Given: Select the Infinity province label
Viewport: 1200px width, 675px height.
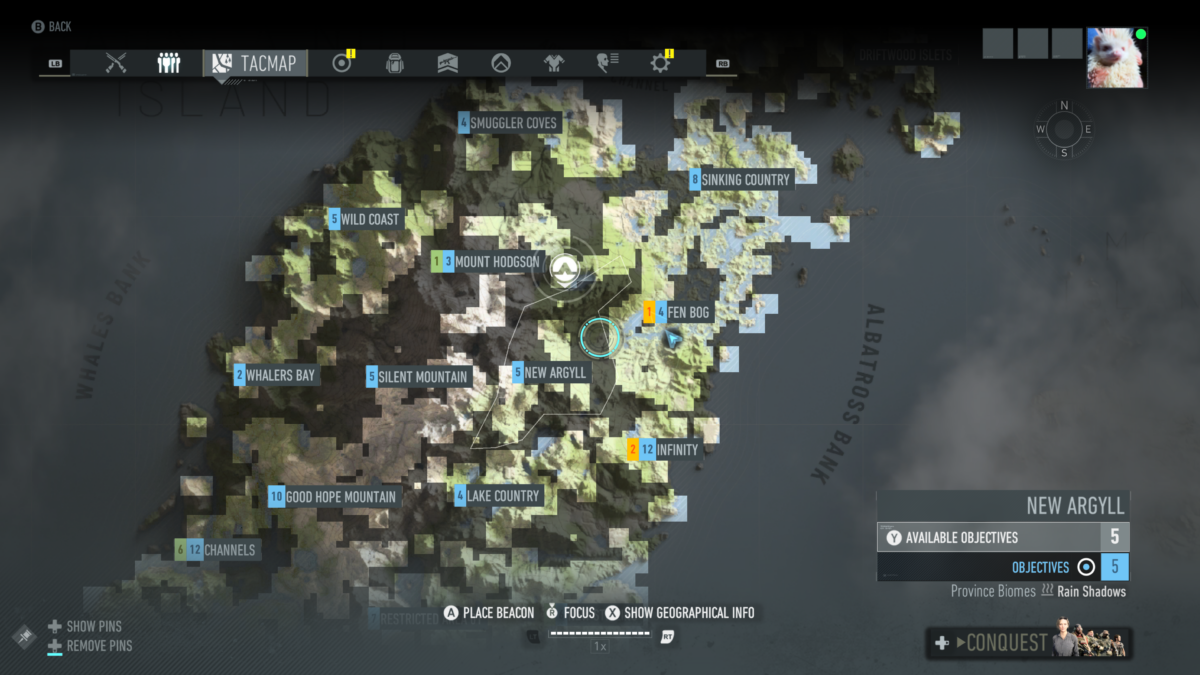Looking at the screenshot, I should pyautogui.click(x=676, y=450).
